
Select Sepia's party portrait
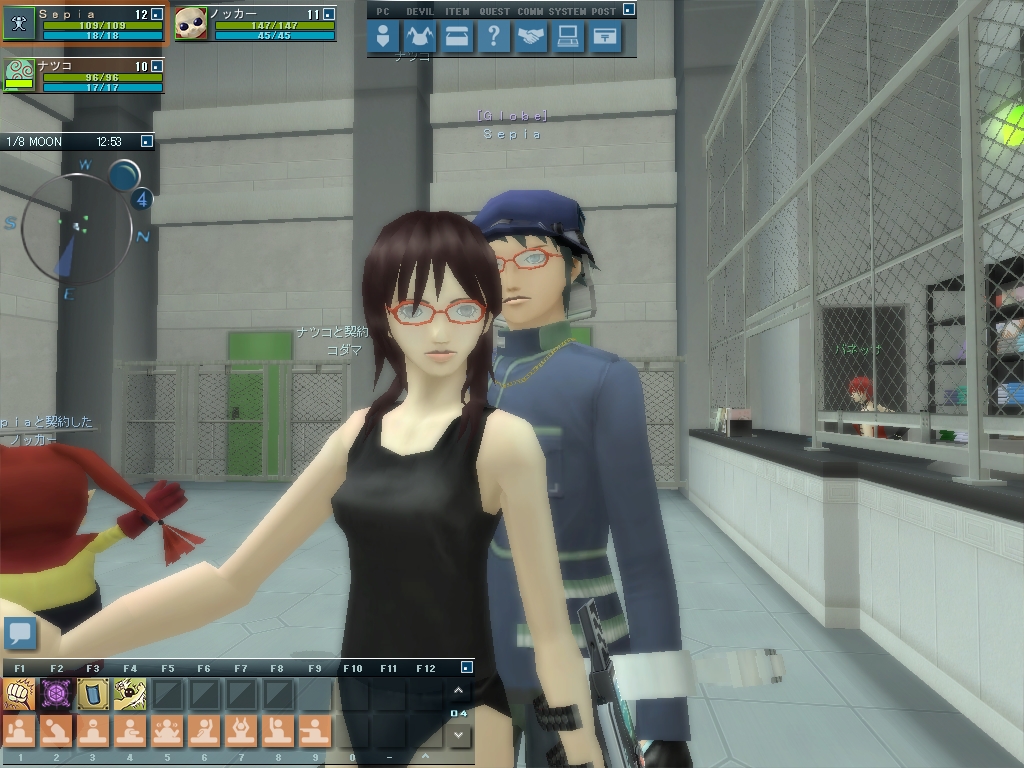[19, 24]
